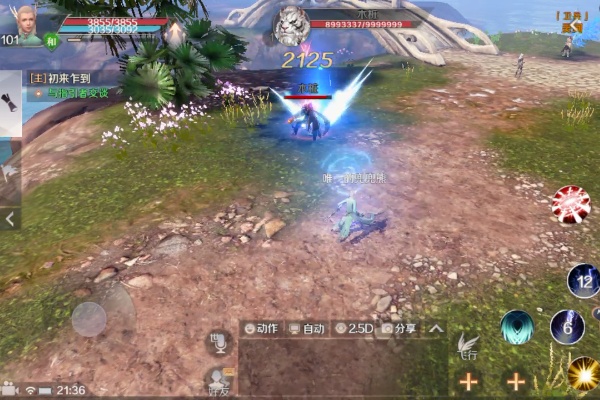Click the green 和 peace mode badge

[52, 40]
